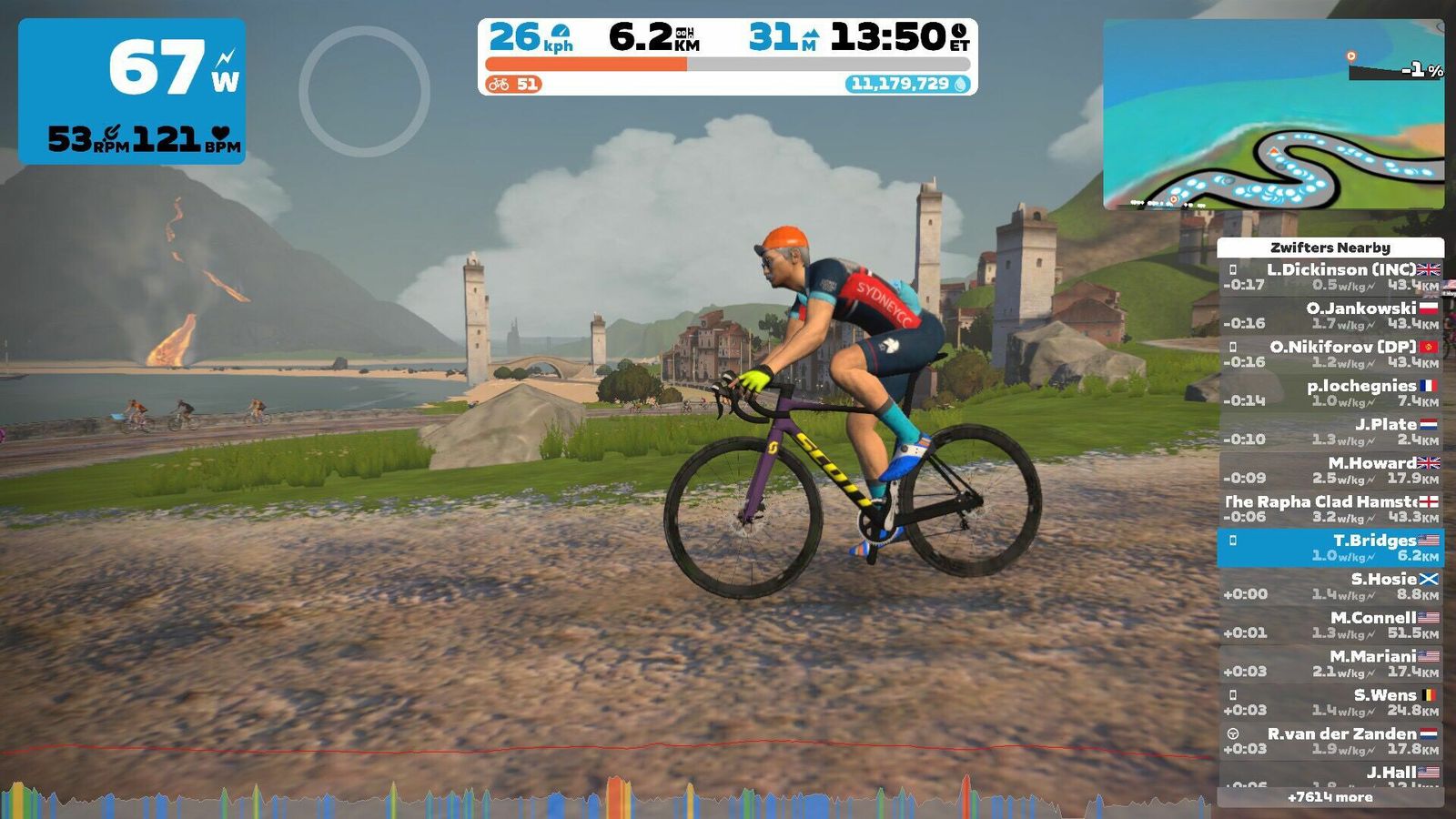Image resolution: width=1456 pixels, height=819 pixels.
Task: Choose S.Hosie from nearby list
Action: (x=1330, y=586)
